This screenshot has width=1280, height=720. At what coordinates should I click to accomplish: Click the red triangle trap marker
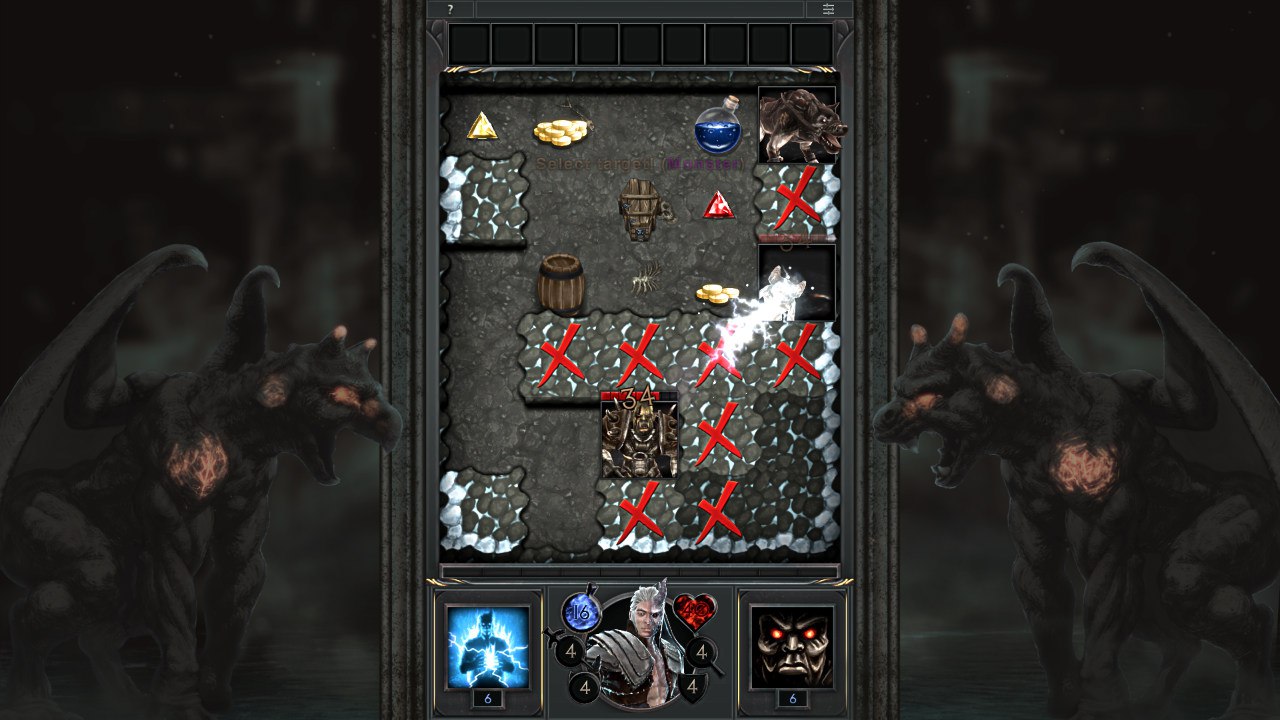pyautogui.click(x=717, y=206)
